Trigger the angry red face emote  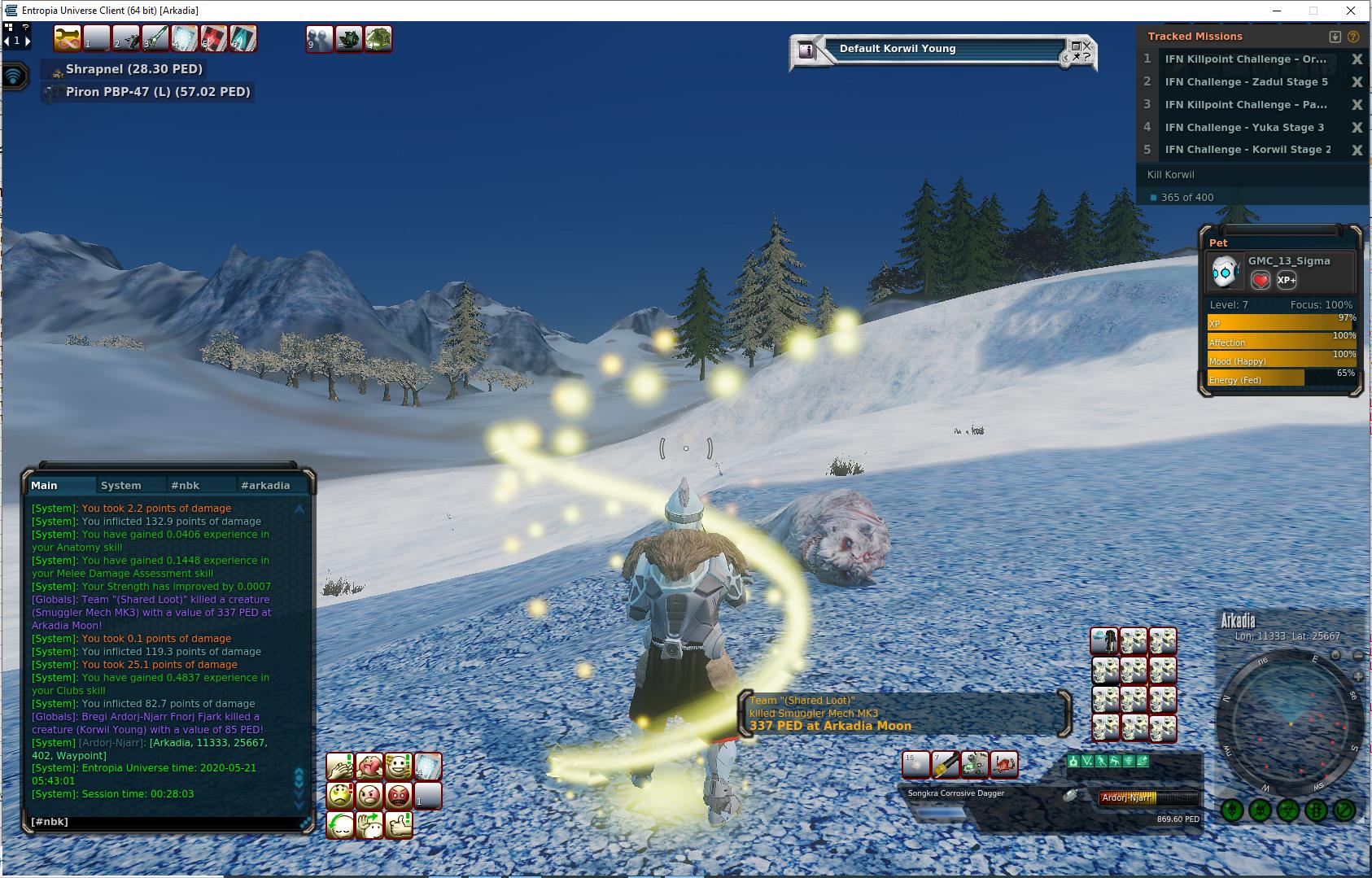point(399,795)
